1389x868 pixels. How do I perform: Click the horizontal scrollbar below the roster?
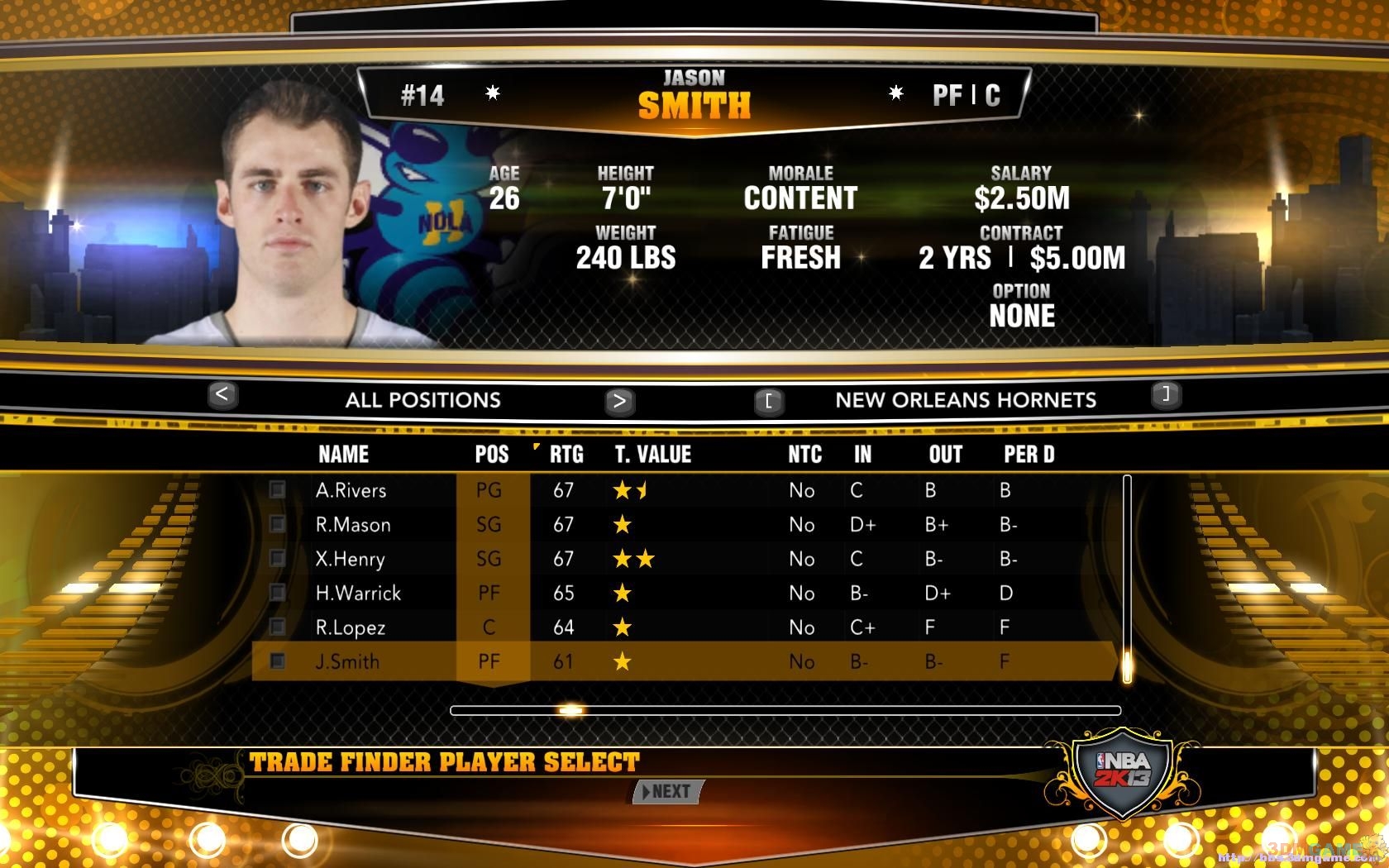(x=785, y=710)
